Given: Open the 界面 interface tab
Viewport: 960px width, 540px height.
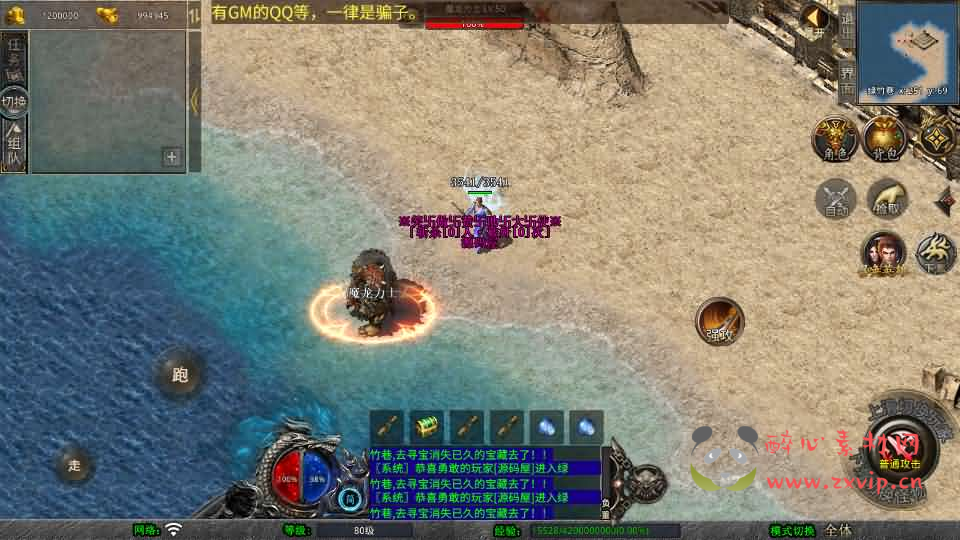Looking at the screenshot, I should coord(847,79).
